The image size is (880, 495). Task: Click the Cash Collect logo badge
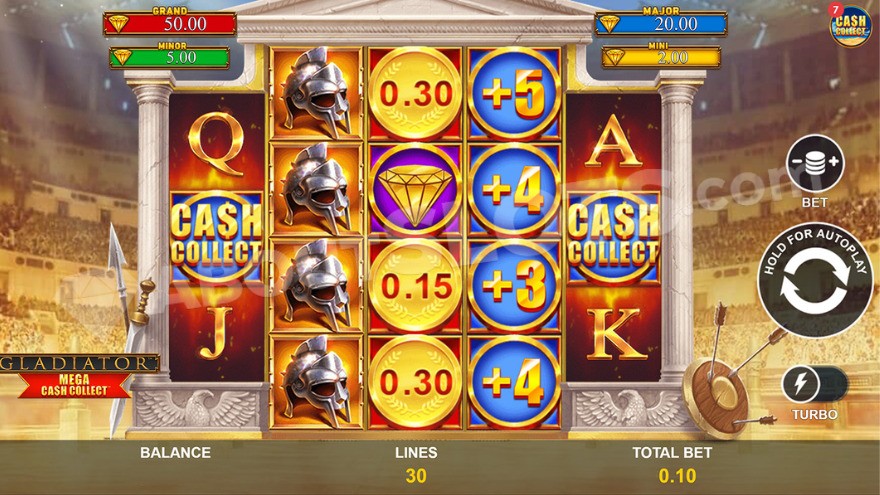pyautogui.click(x=850, y=25)
